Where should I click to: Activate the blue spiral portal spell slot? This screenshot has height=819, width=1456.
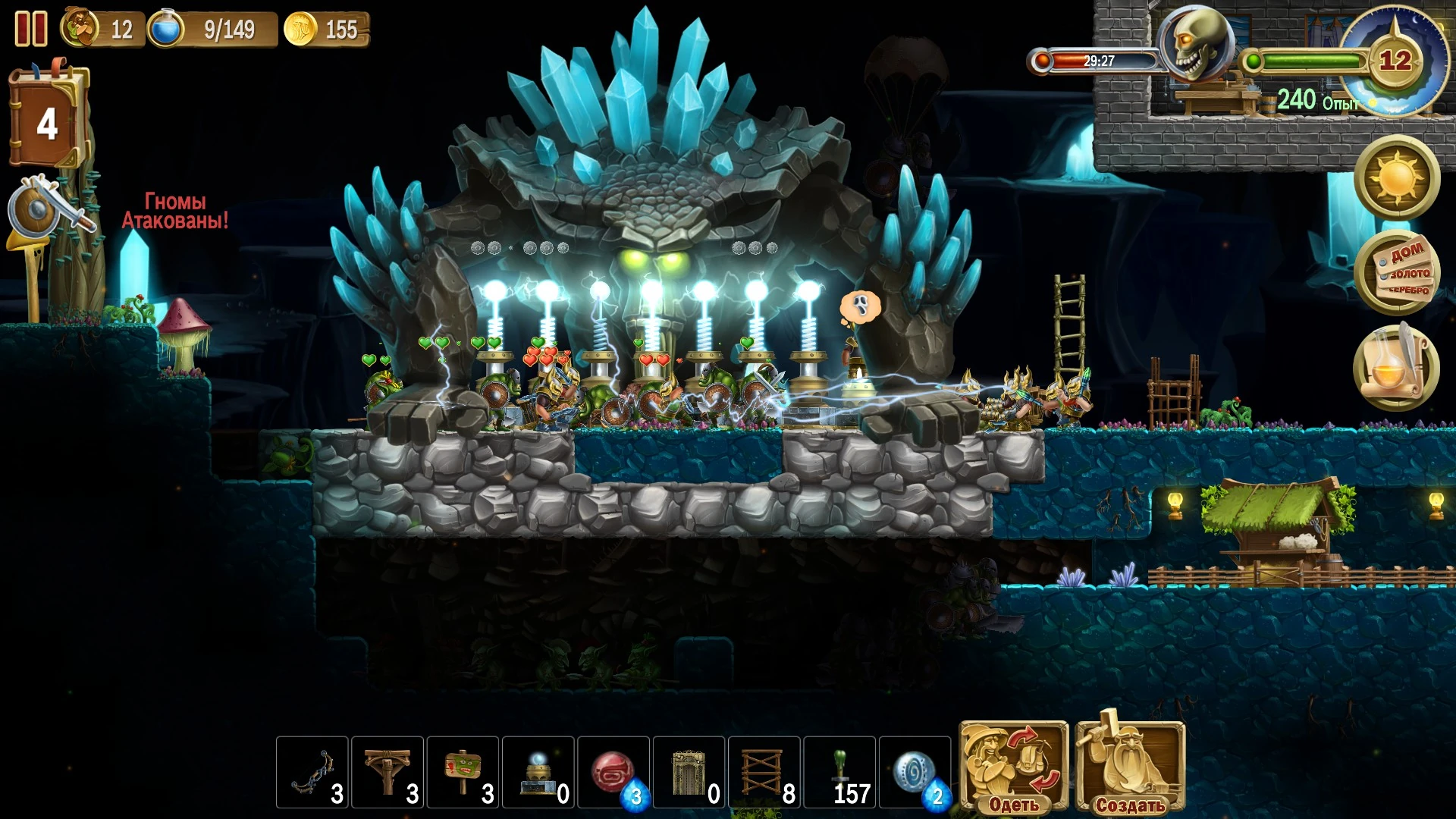click(x=915, y=772)
